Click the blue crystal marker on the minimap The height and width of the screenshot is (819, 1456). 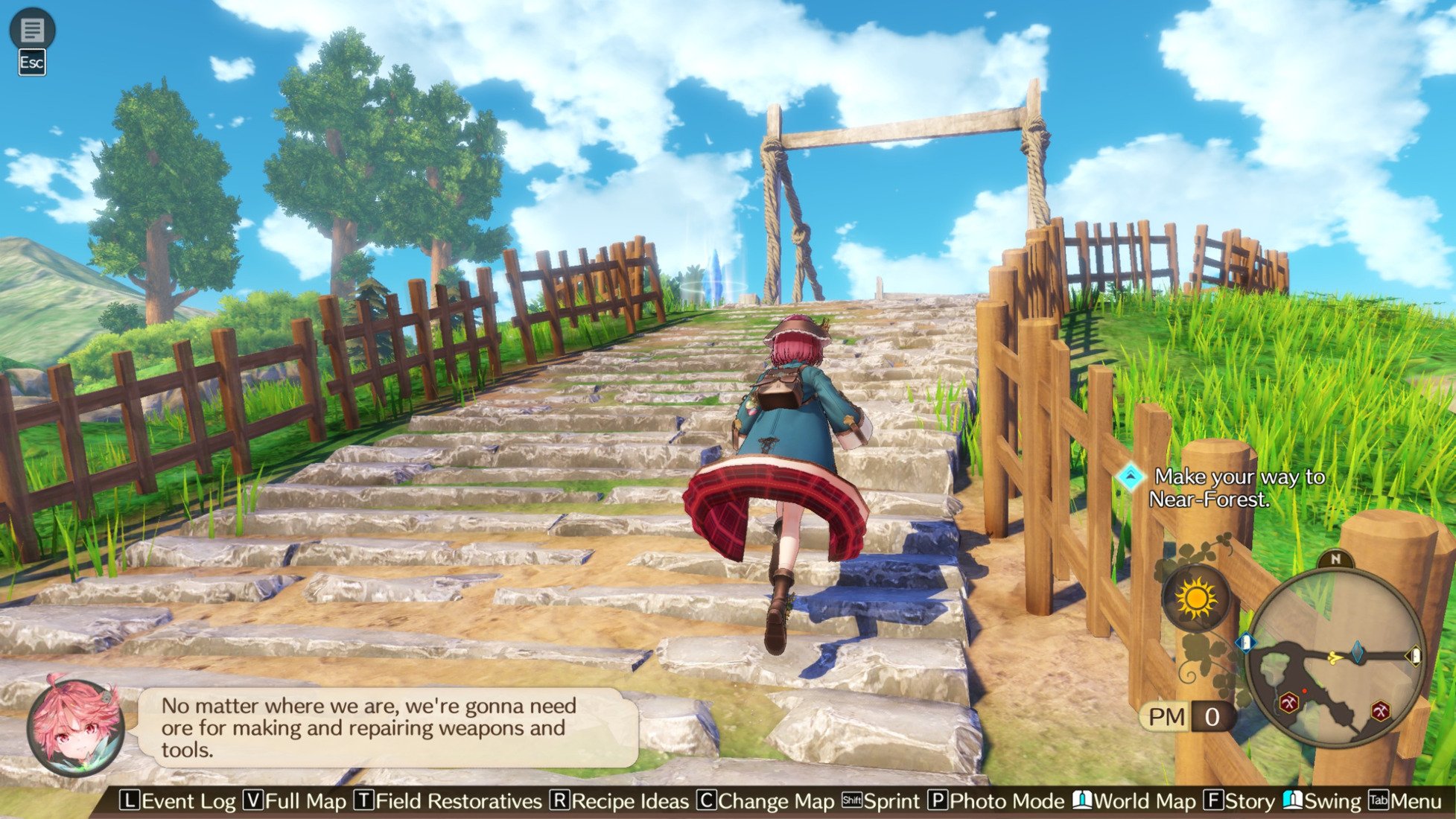pyautogui.click(x=1358, y=651)
